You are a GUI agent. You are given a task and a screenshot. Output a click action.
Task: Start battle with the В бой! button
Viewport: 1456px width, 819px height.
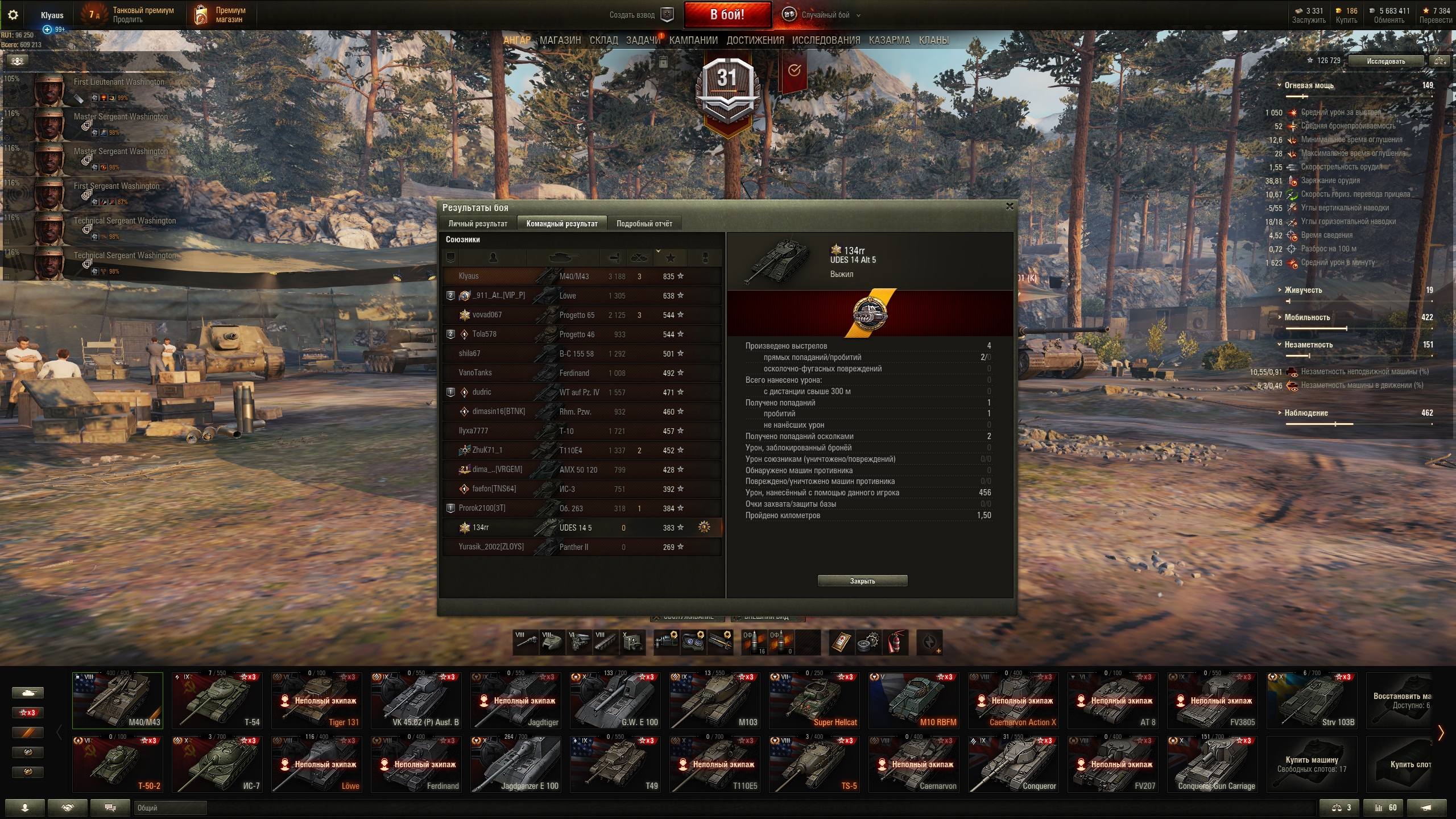[727, 15]
